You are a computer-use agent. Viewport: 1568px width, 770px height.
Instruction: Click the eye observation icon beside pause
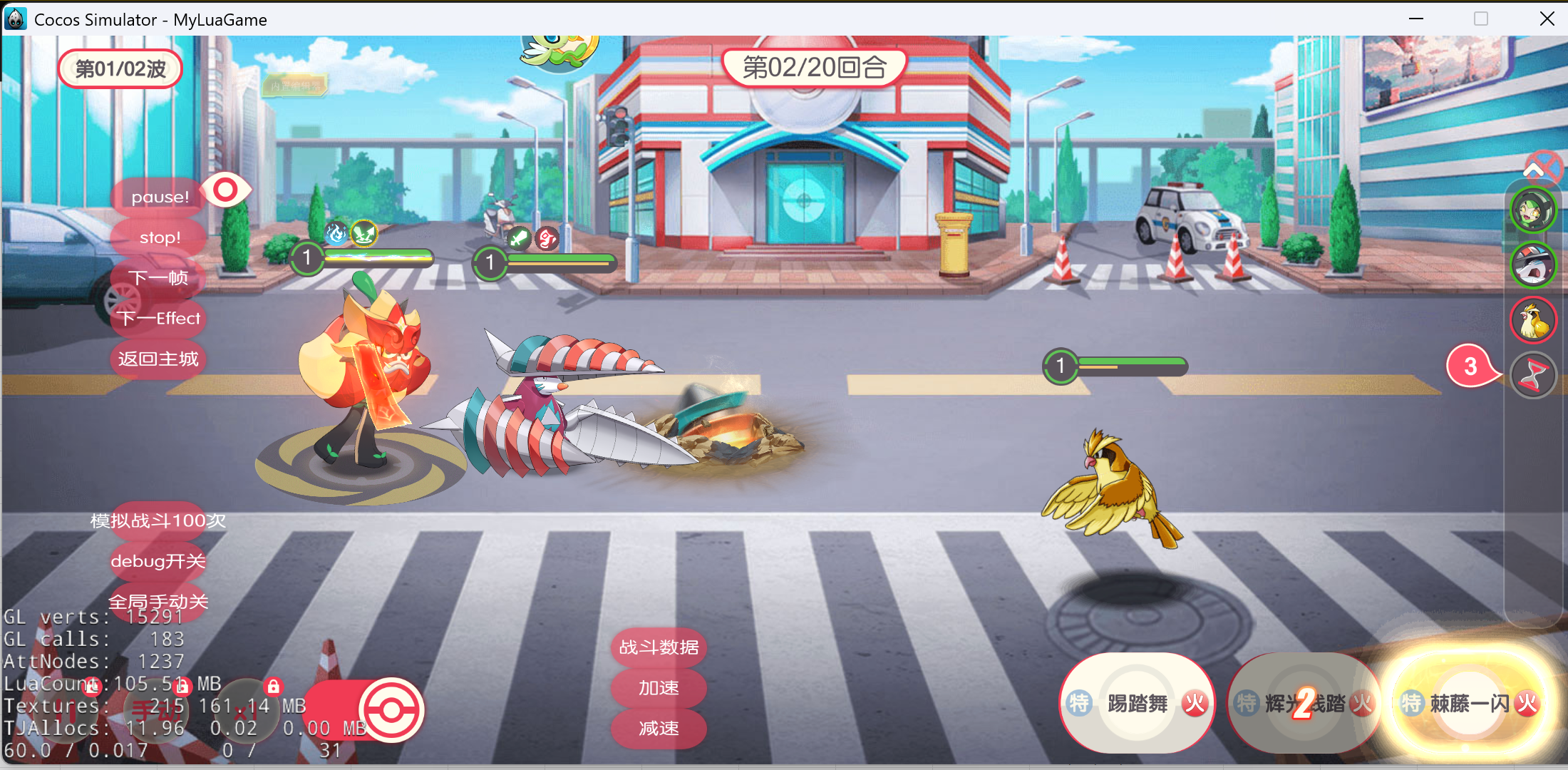pos(226,189)
